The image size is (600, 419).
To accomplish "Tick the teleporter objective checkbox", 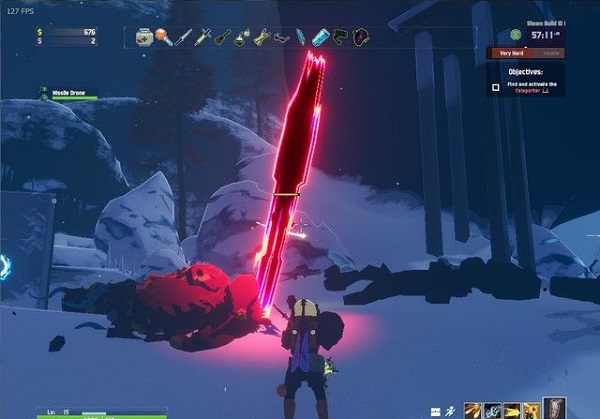I will [495, 88].
